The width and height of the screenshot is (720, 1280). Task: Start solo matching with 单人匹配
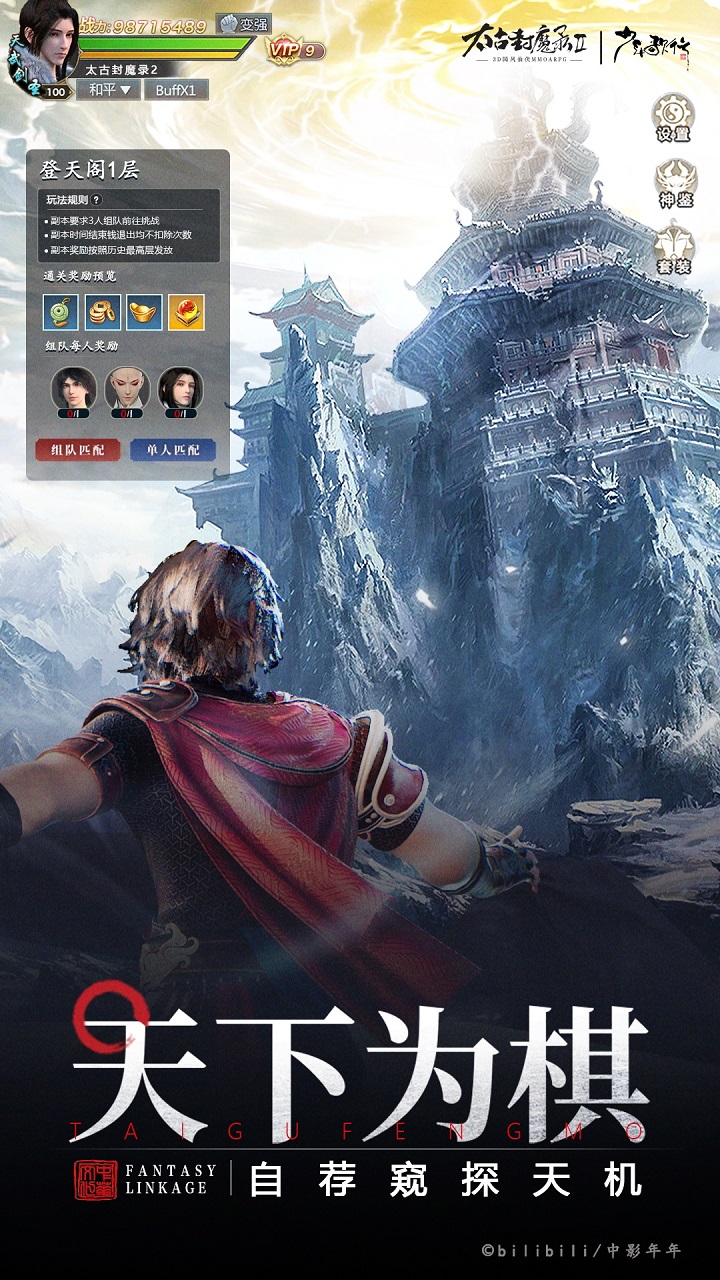pos(172,450)
